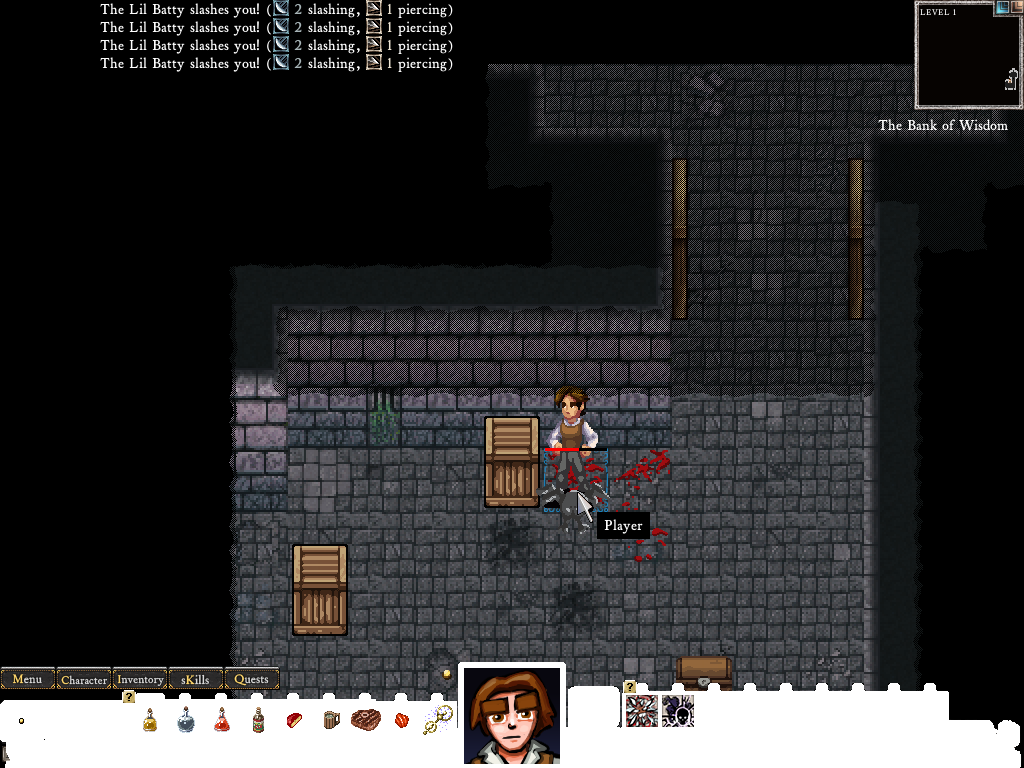1024x768 pixels.
Task: Eat the cheese wedge in the belt
Action: (294, 719)
